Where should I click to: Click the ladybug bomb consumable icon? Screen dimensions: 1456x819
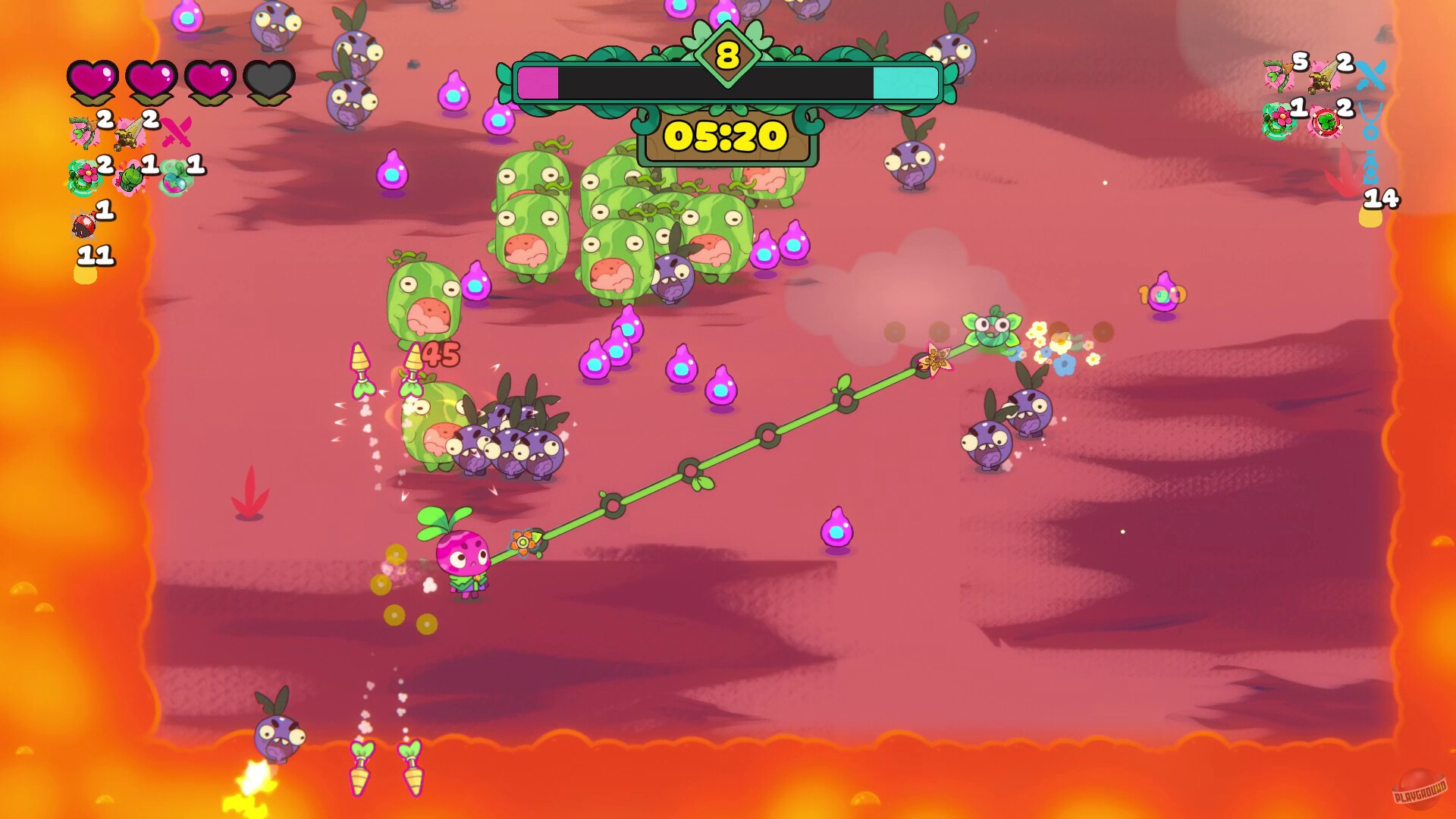click(x=83, y=224)
